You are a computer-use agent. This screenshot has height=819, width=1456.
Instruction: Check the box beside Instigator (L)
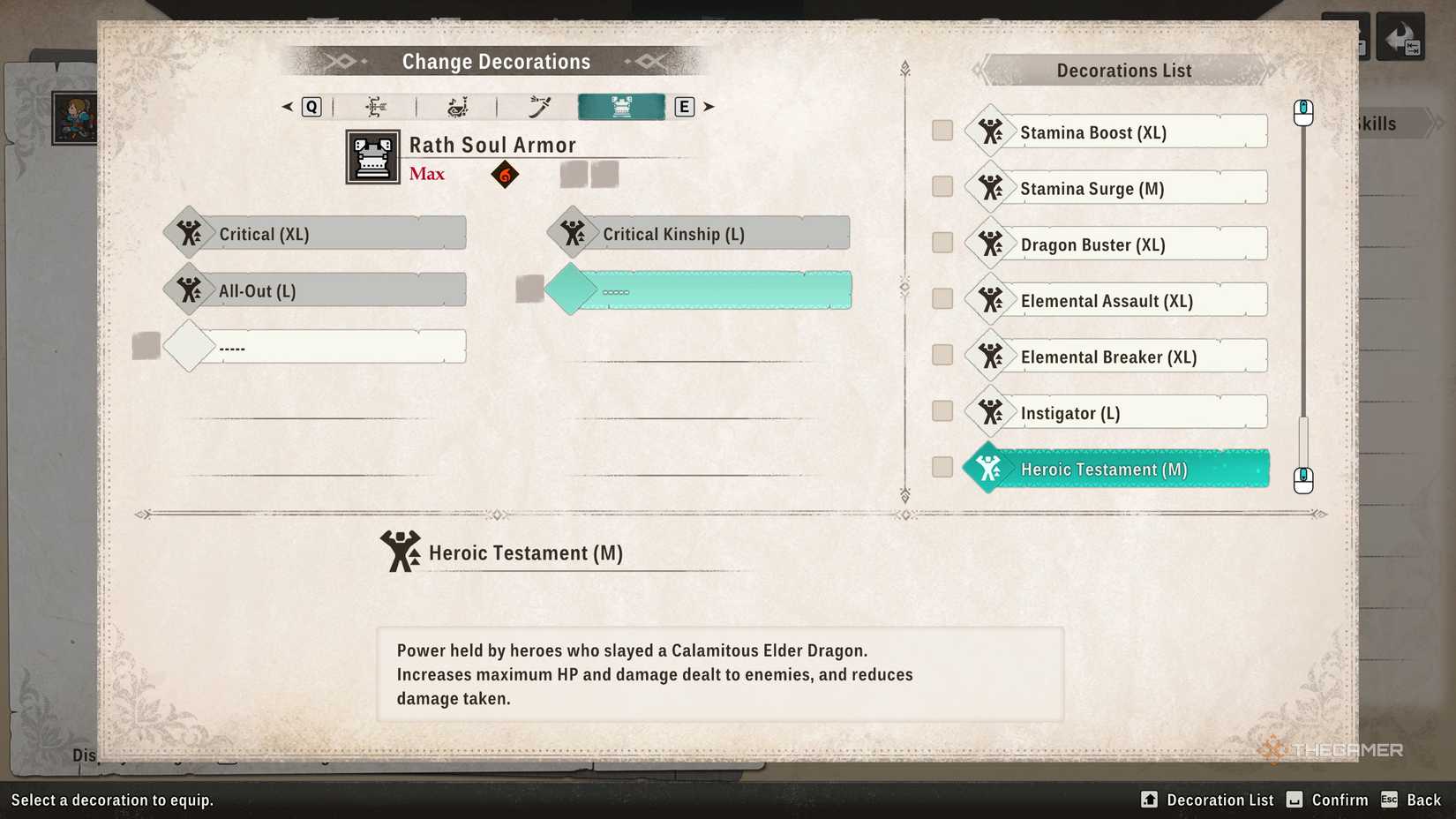tap(941, 410)
